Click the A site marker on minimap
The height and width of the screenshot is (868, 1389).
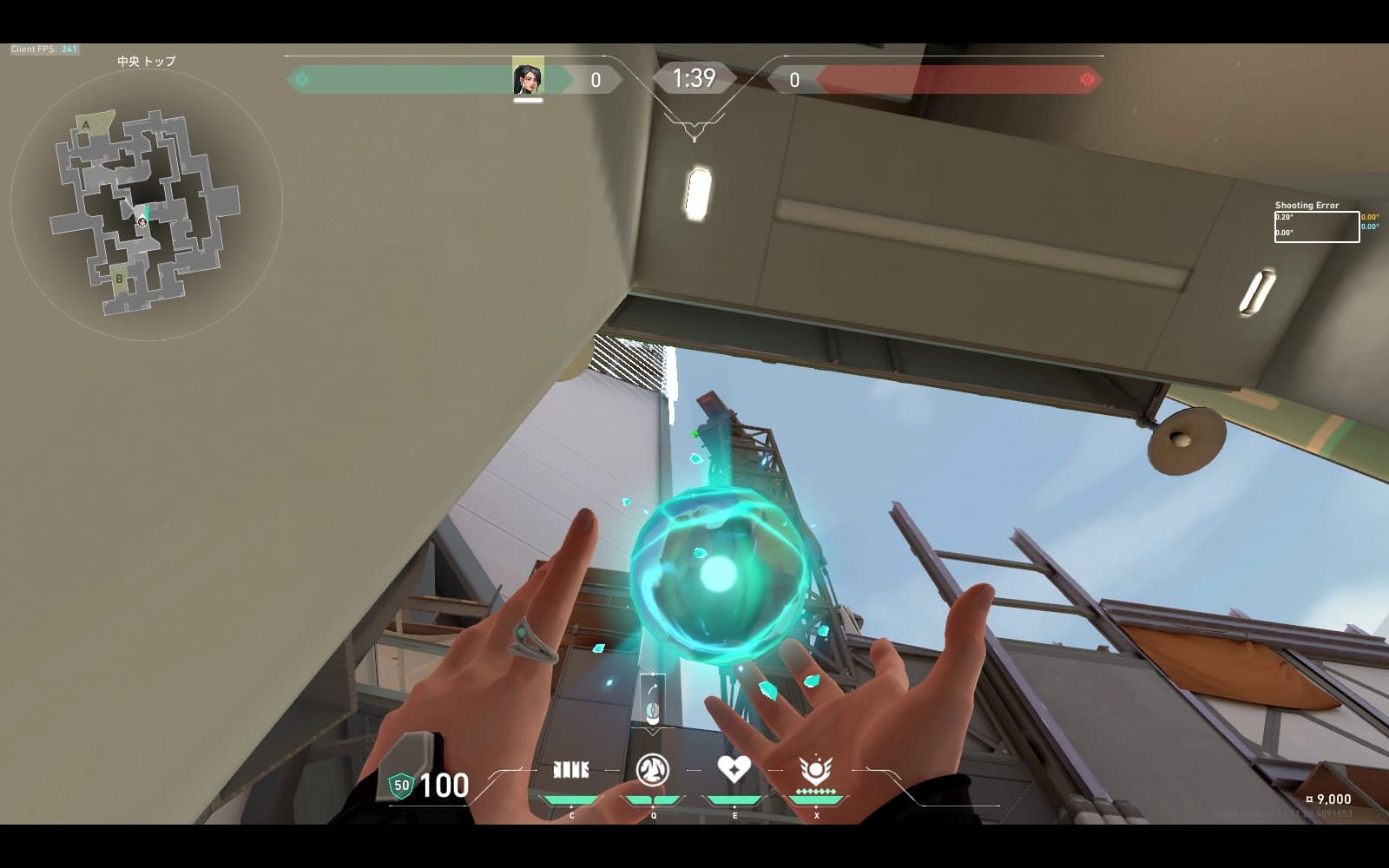[86, 125]
